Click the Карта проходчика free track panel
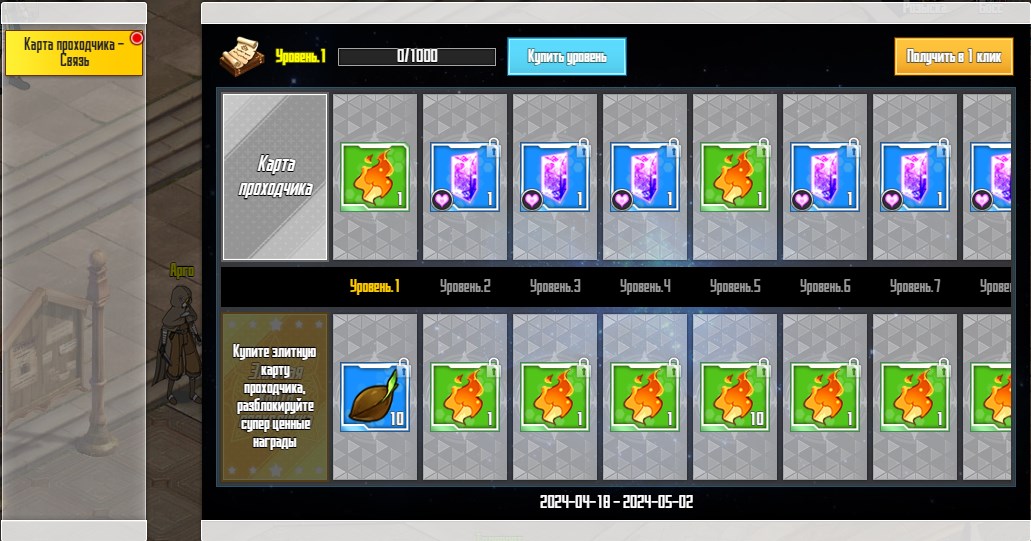The height and width of the screenshot is (541, 1031). (x=275, y=177)
